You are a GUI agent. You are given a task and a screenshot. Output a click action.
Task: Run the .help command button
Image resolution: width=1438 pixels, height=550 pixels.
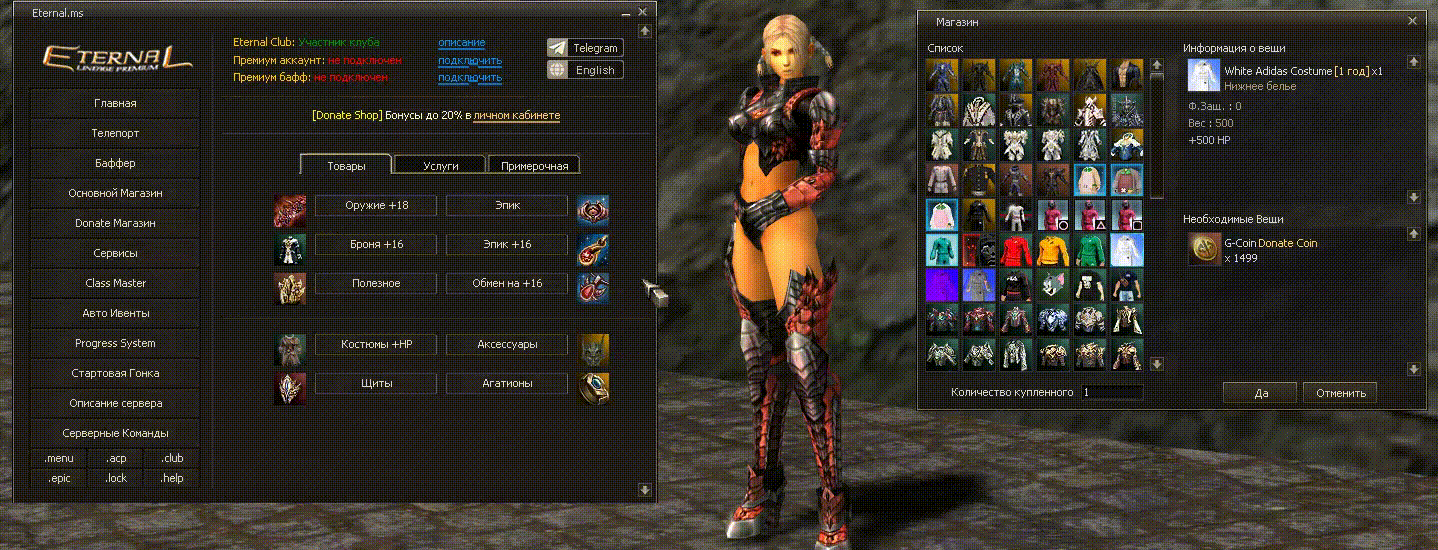click(x=172, y=478)
